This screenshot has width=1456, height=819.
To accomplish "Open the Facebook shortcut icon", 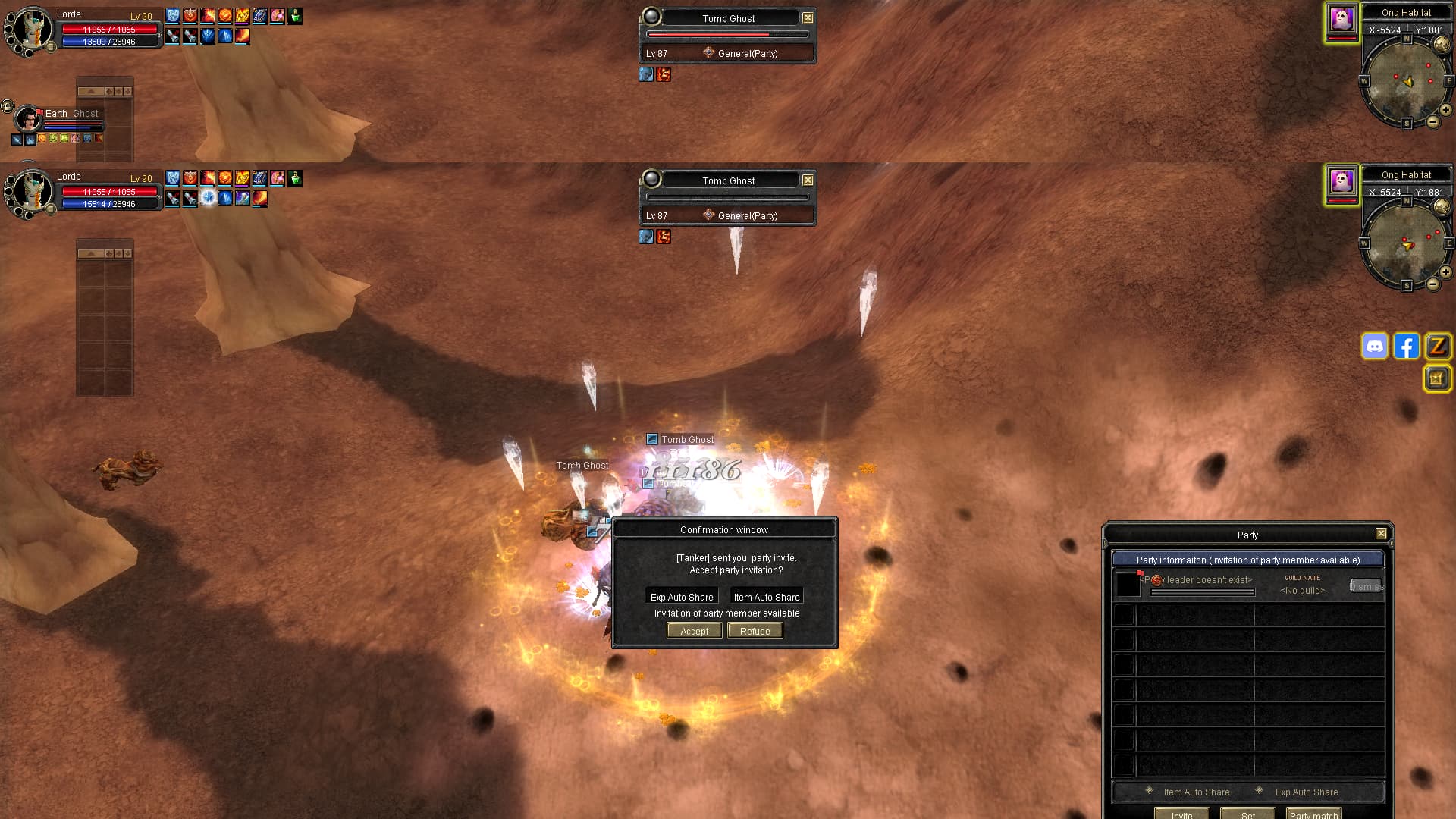I will [1406, 347].
